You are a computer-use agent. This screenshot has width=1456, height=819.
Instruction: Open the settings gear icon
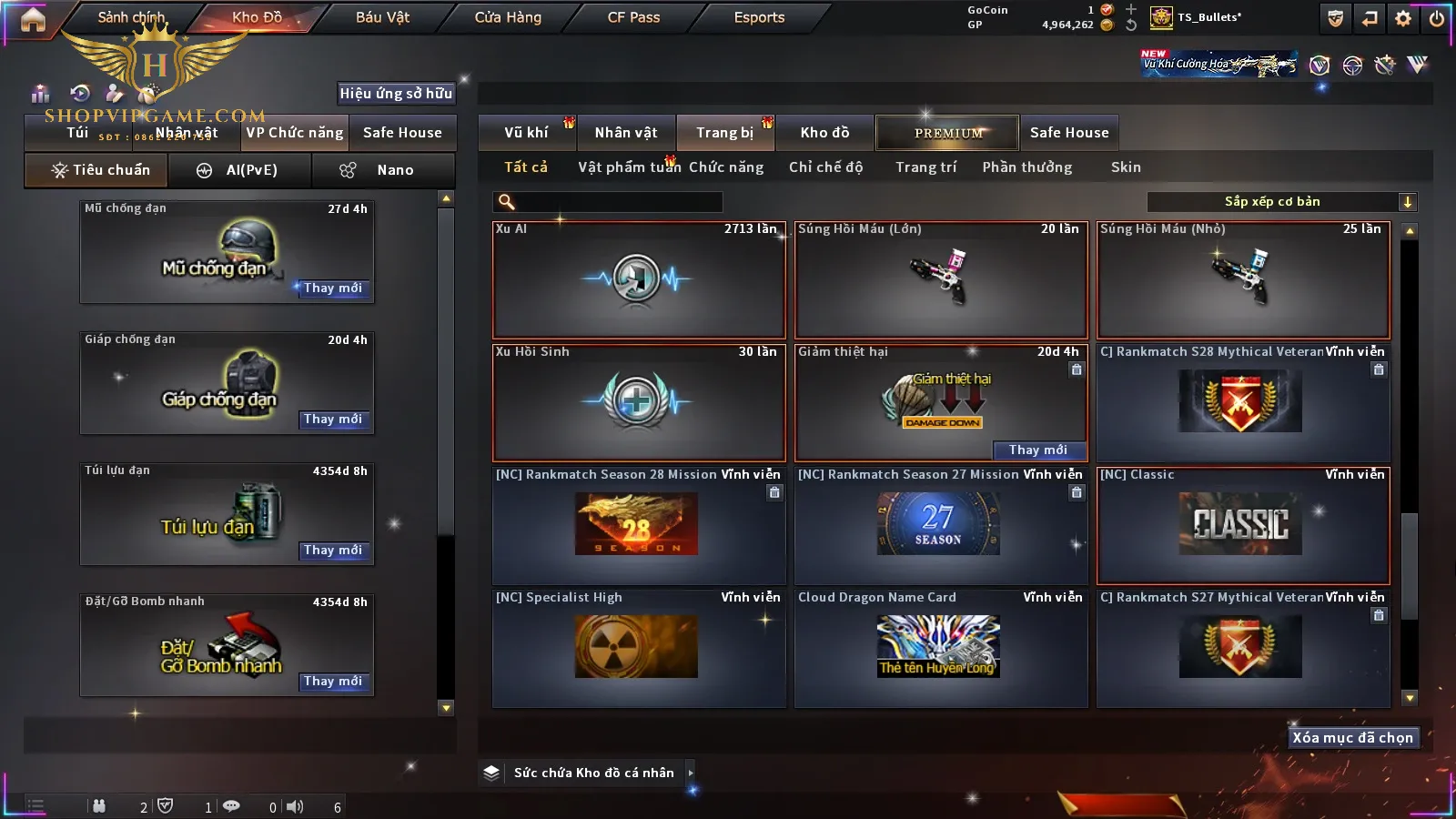pyautogui.click(x=1403, y=18)
